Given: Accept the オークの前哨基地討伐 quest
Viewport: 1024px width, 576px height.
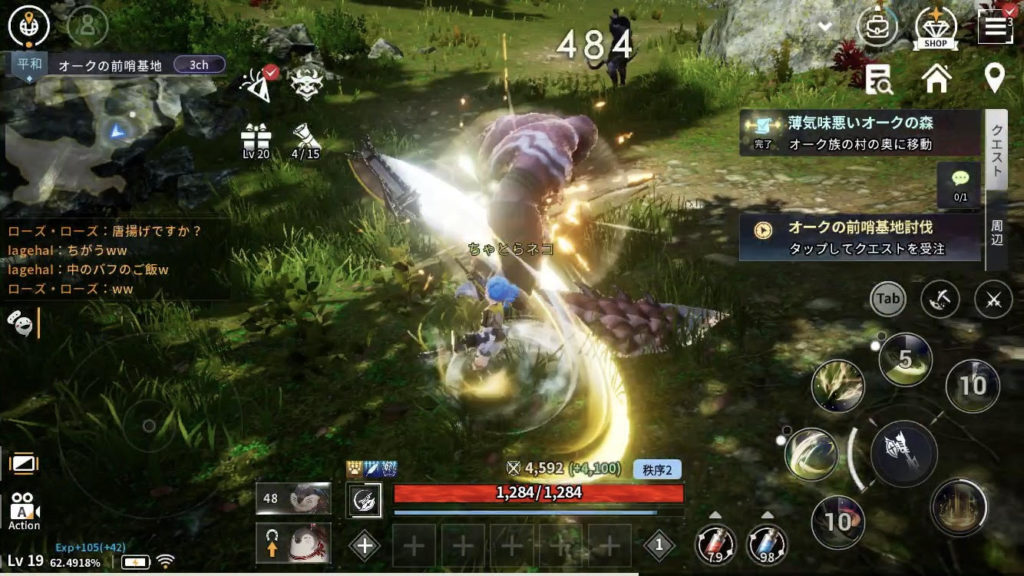Looking at the screenshot, I should tap(860, 238).
